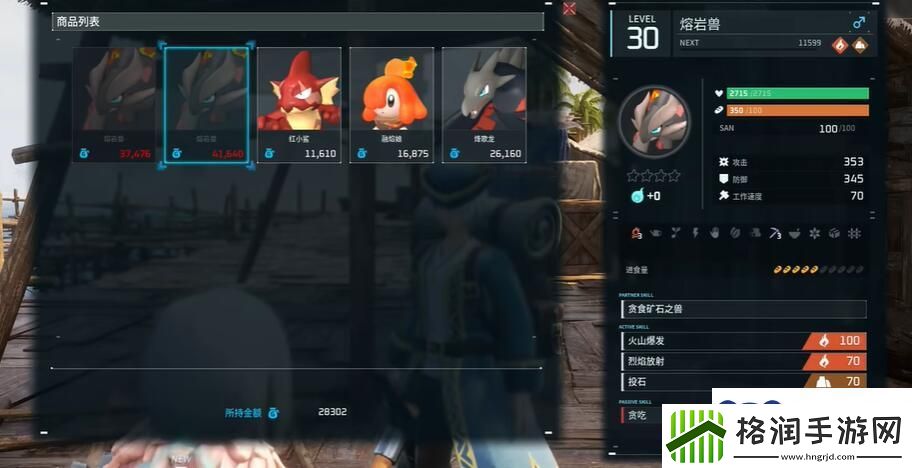912x468 pixels.
Task: Select the 烈焰放射 active skill row
Action: click(743, 361)
